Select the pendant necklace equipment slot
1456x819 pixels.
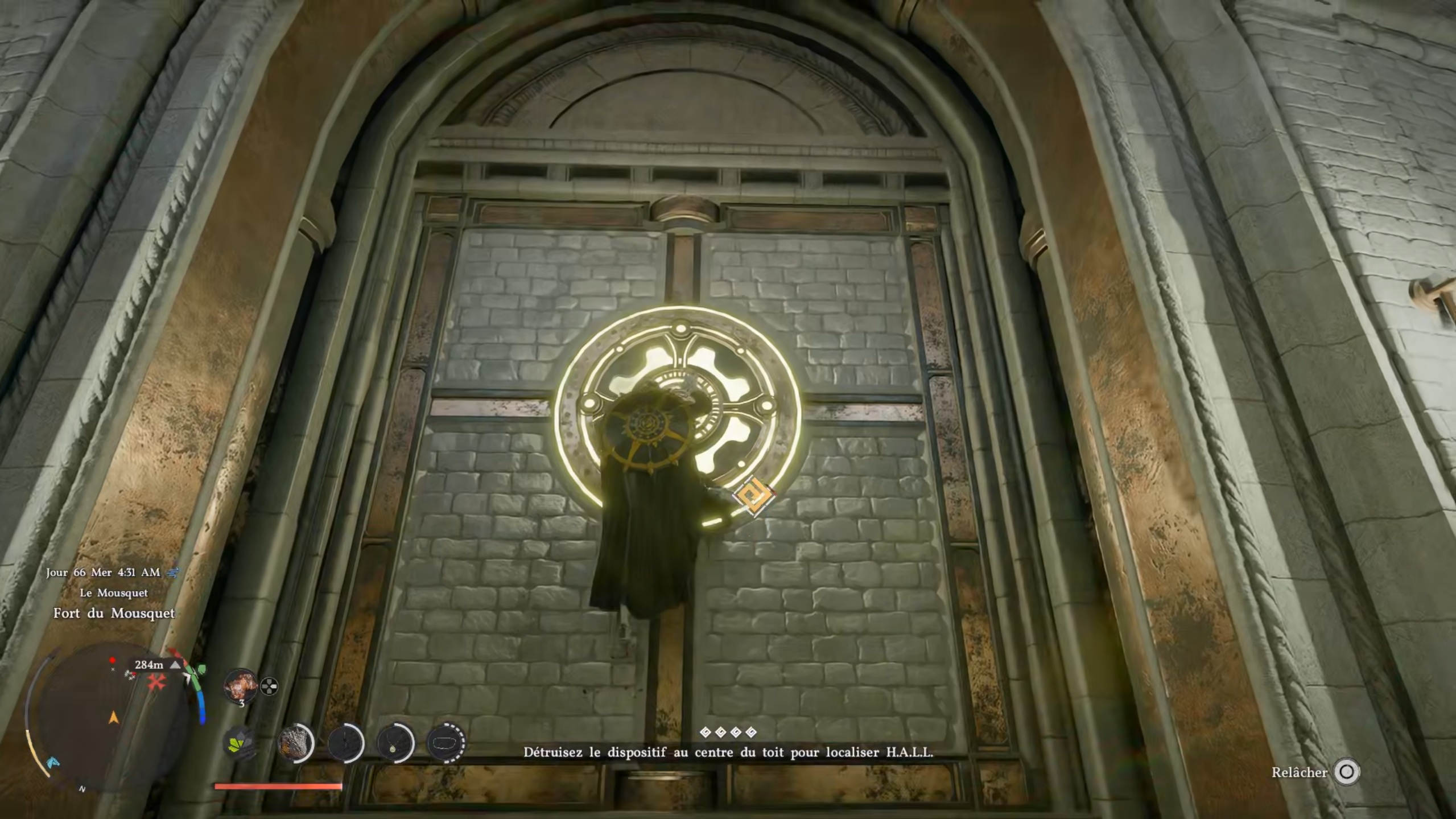pos(395,743)
